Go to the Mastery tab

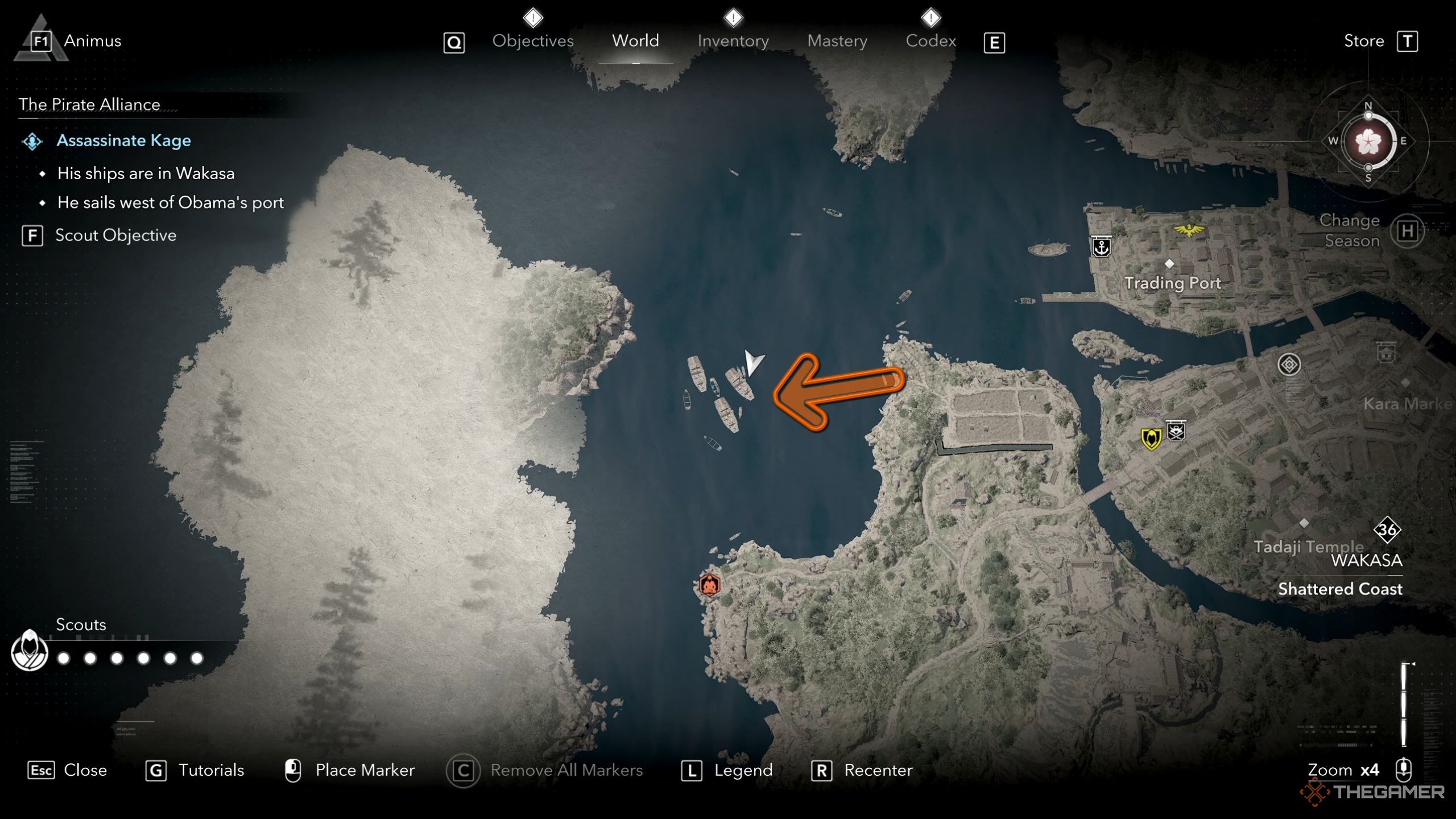click(x=837, y=41)
